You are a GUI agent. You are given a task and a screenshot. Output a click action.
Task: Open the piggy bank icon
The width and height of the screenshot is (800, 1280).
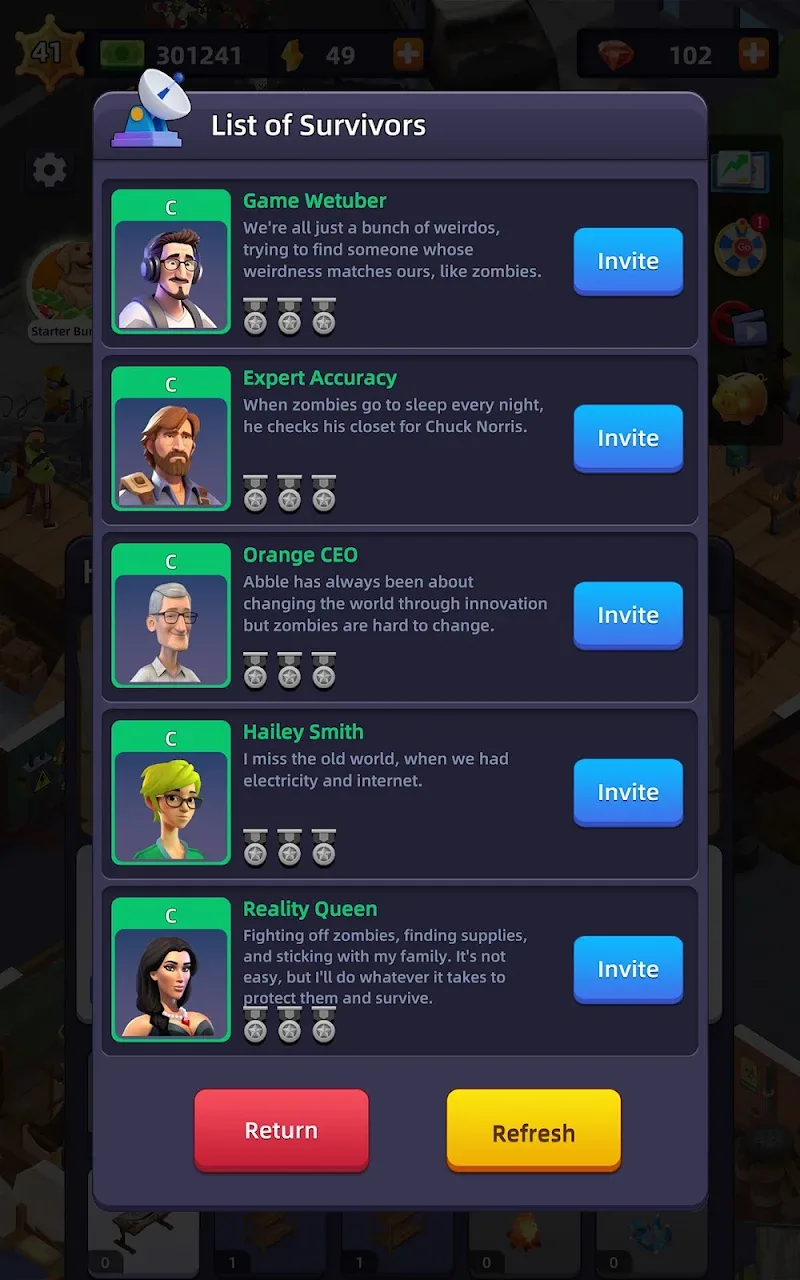pyautogui.click(x=740, y=398)
